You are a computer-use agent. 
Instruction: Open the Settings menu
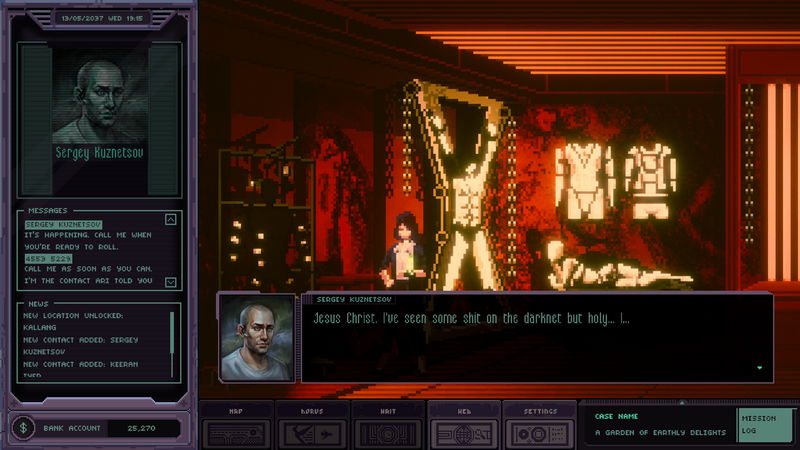(x=539, y=427)
